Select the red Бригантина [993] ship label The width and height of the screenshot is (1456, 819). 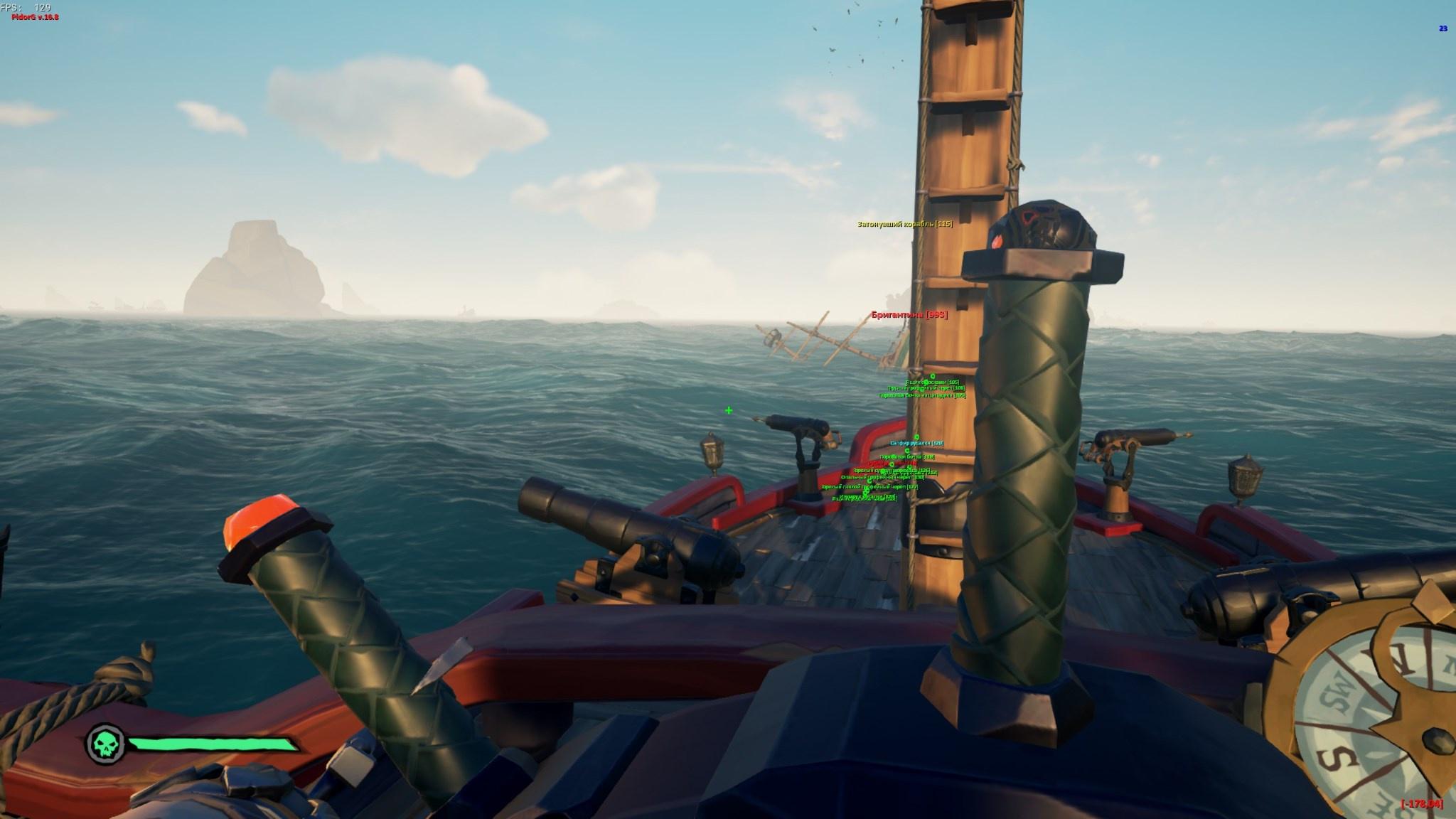tap(908, 314)
